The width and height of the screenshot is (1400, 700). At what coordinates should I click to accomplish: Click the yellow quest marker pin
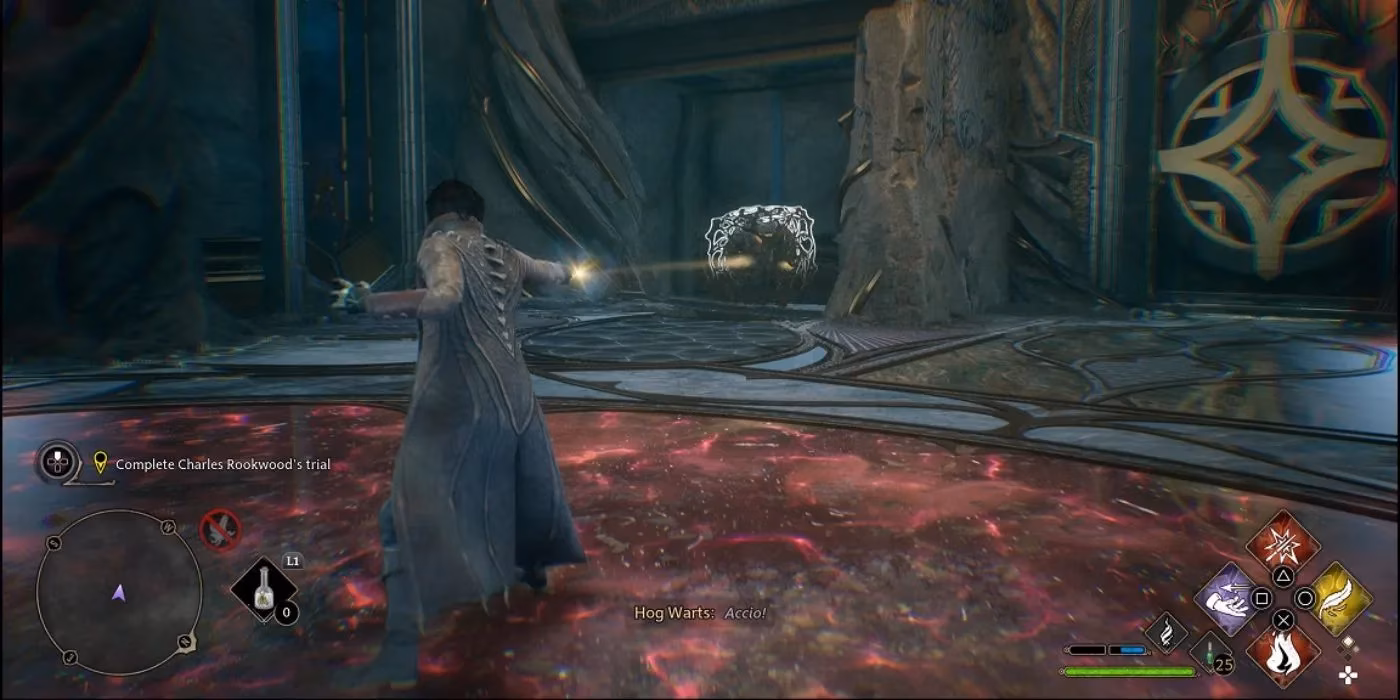coord(99,463)
